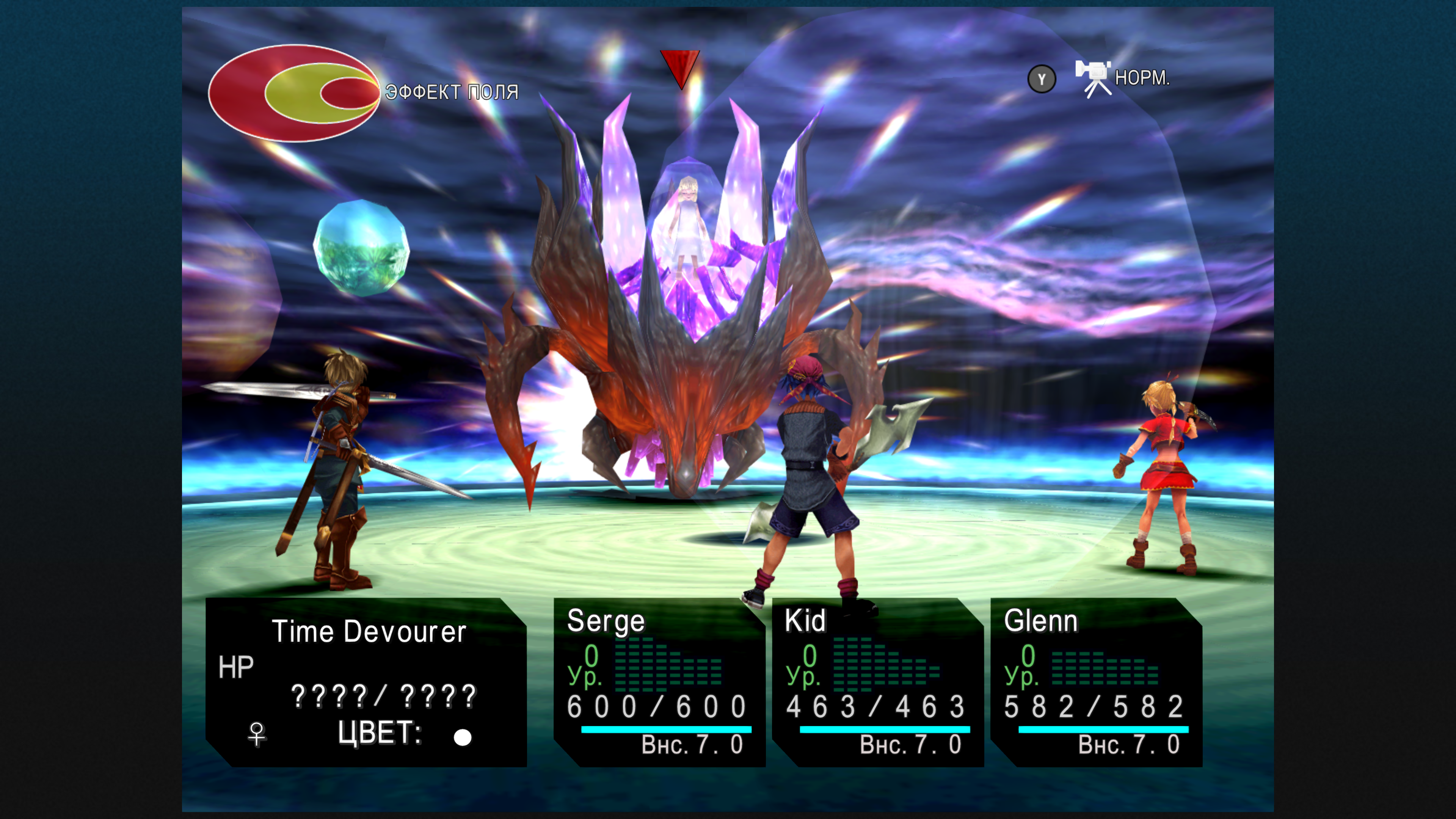Pick Glenn's party status panel
This screenshot has width=1456, height=819.
(x=1096, y=682)
